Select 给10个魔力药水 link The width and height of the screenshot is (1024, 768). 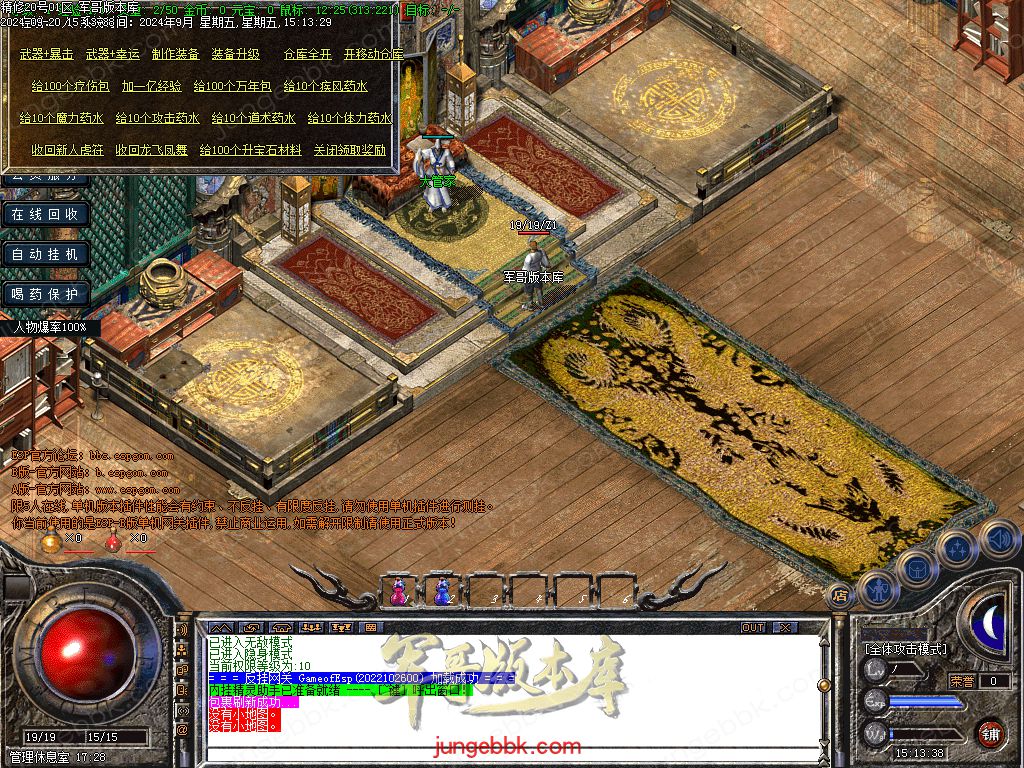tap(61, 118)
